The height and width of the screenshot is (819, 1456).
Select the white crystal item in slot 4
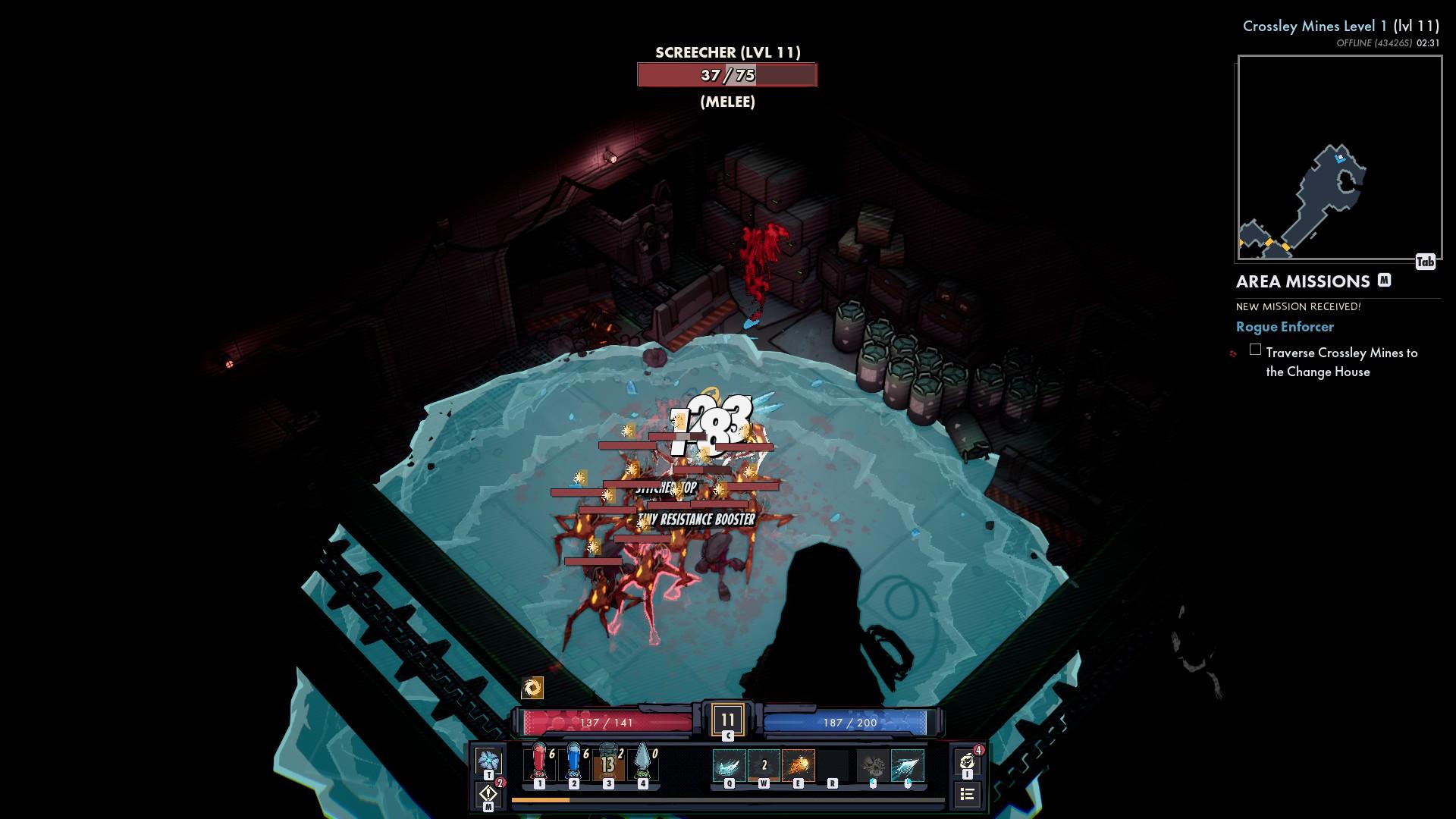click(x=642, y=763)
